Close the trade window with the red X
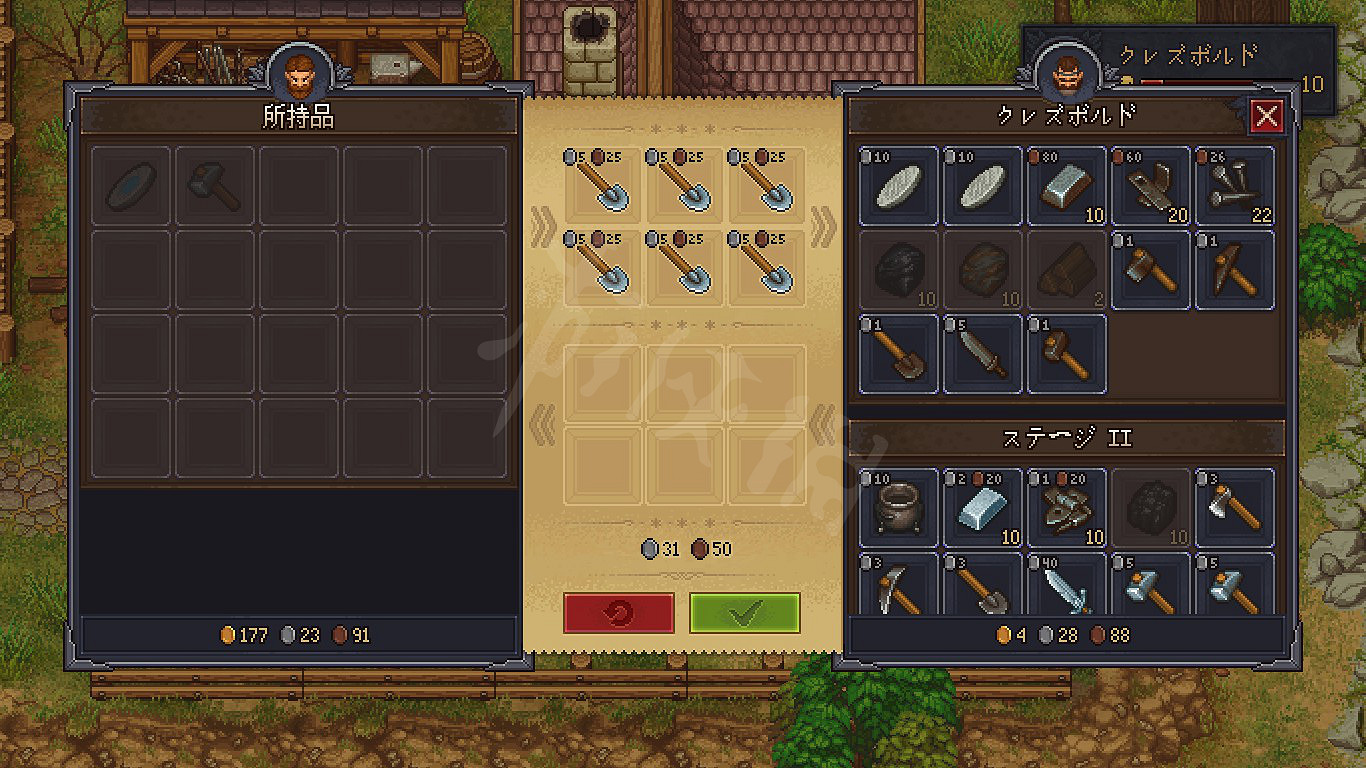The height and width of the screenshot is (768, 1366). coord(1267,117)
